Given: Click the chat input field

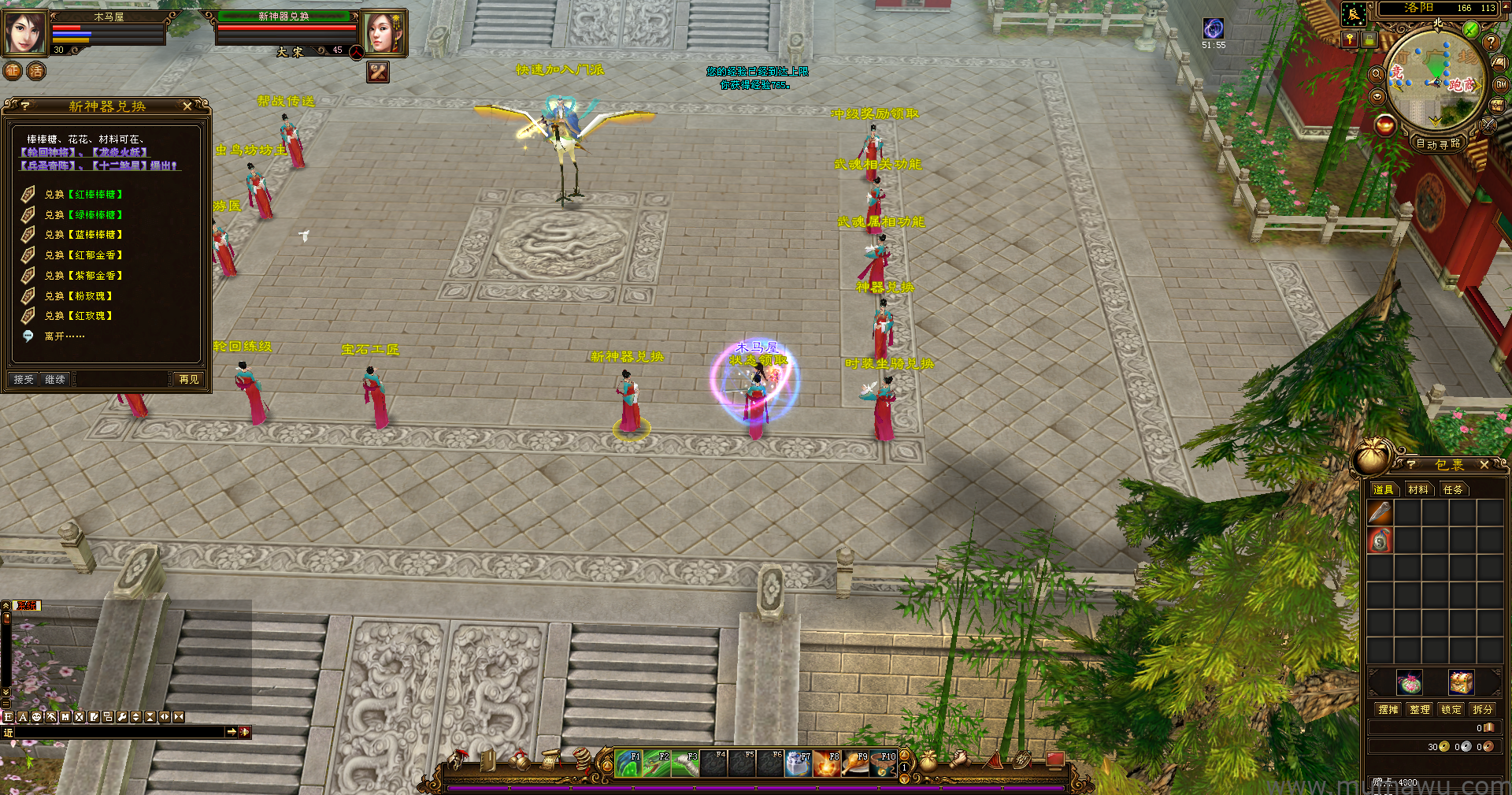Looking at the screenshot, I should click(x=118, y=733).
